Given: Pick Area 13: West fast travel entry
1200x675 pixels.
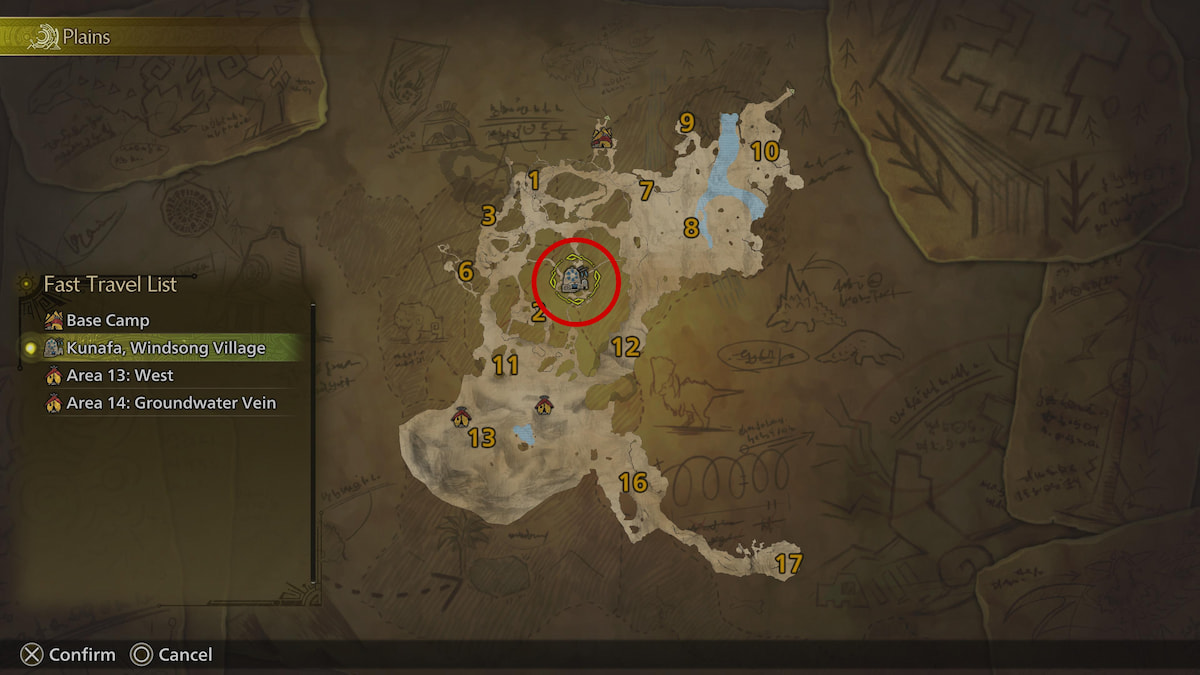Looking at the screenshot, I should click(119, 376).
